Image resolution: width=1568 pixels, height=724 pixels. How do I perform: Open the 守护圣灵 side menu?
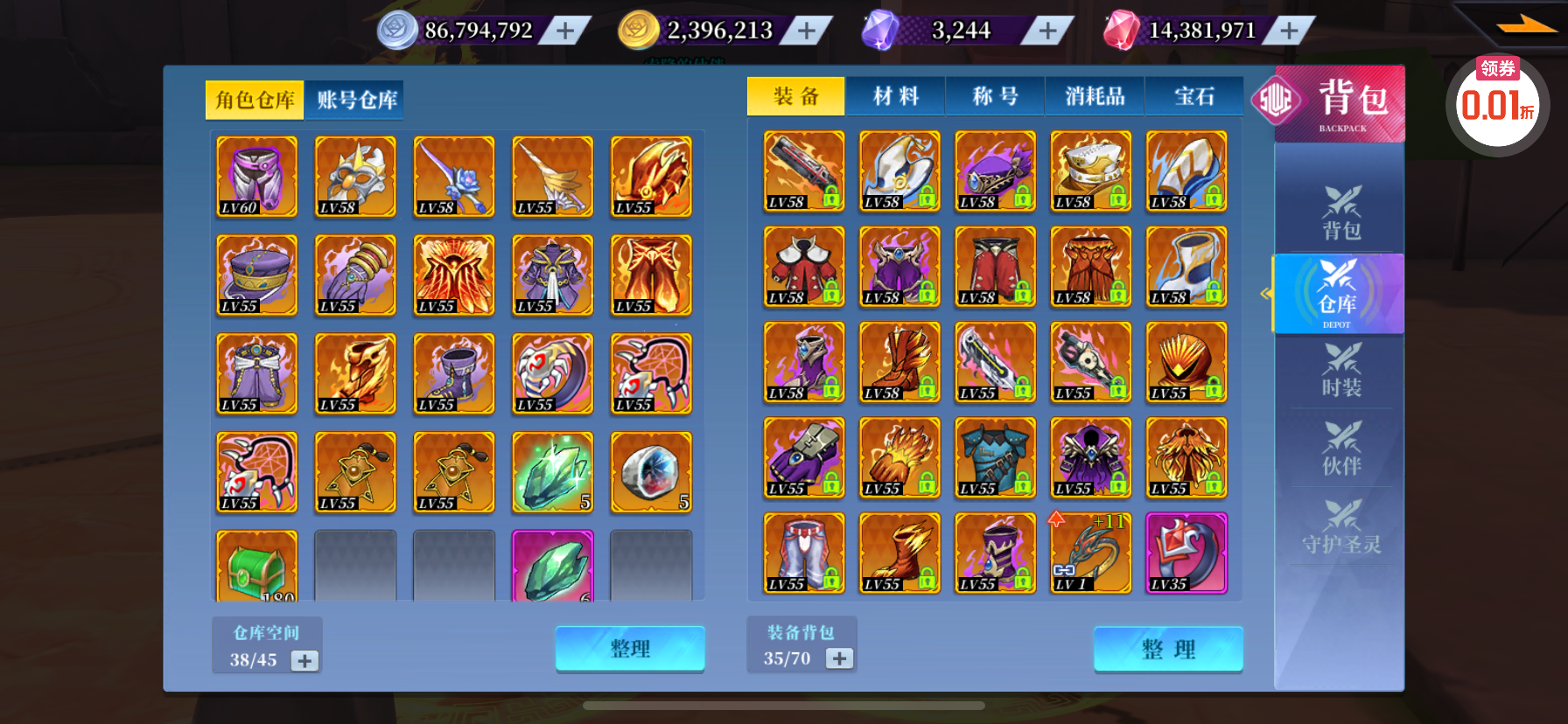click(x=1340, y=527)
